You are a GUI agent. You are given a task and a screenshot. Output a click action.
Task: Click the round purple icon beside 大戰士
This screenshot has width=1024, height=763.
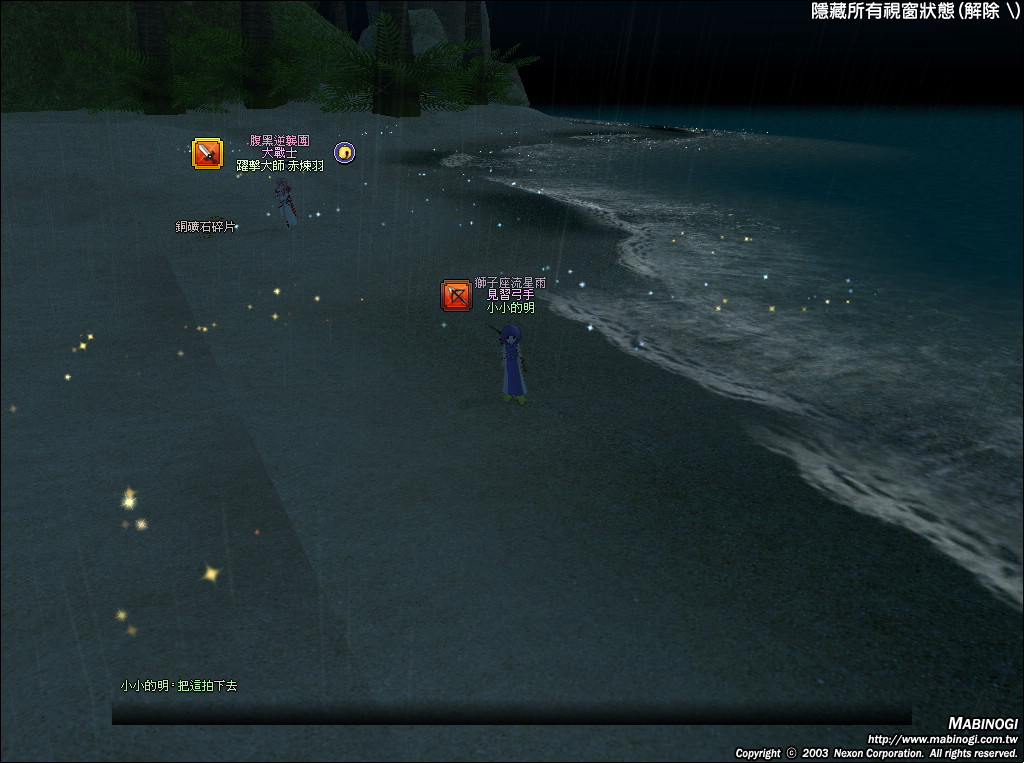pyautogui.click(x=344, y=152)
